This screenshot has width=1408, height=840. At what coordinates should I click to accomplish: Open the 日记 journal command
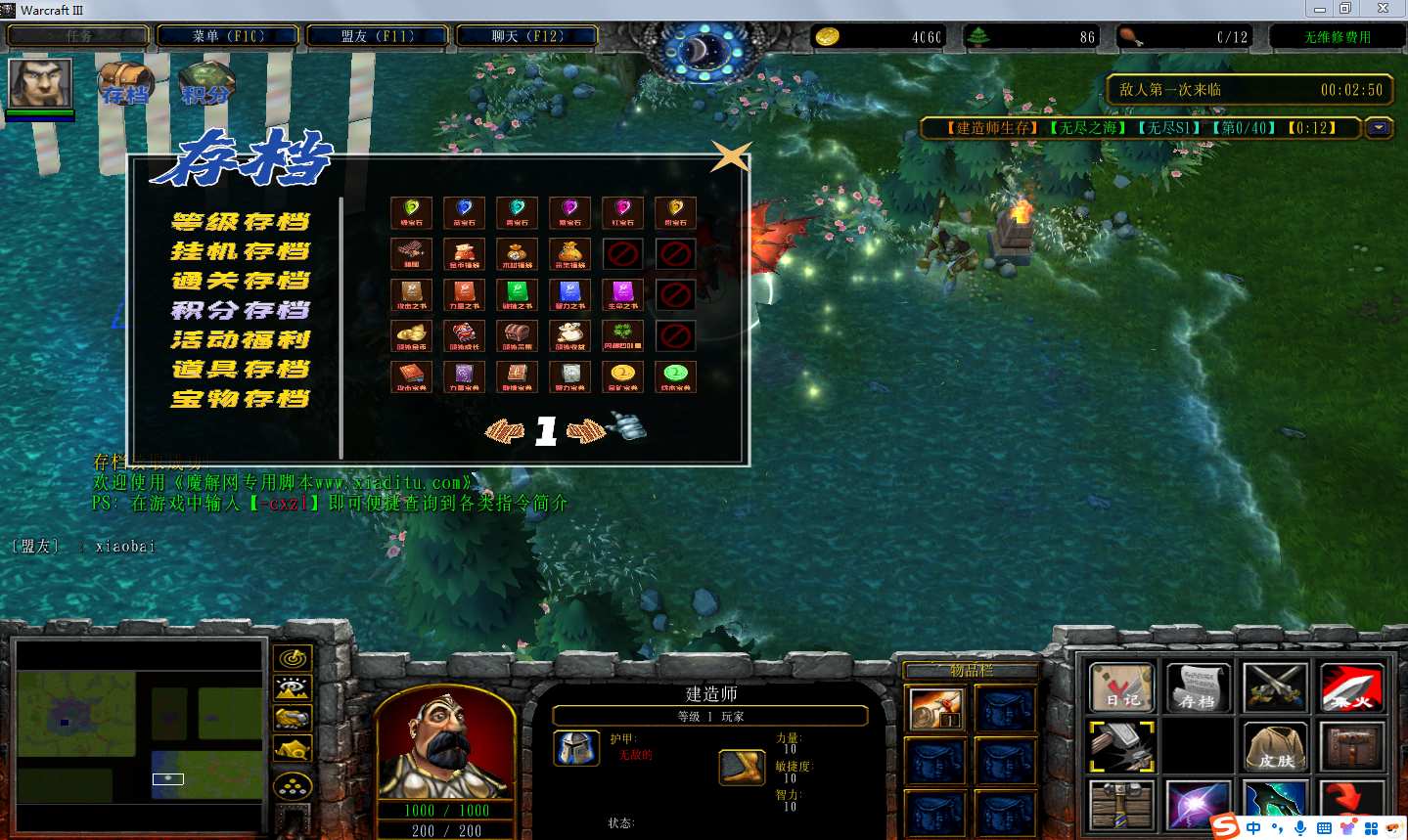pyautogui.click(x=1121, y=687)
